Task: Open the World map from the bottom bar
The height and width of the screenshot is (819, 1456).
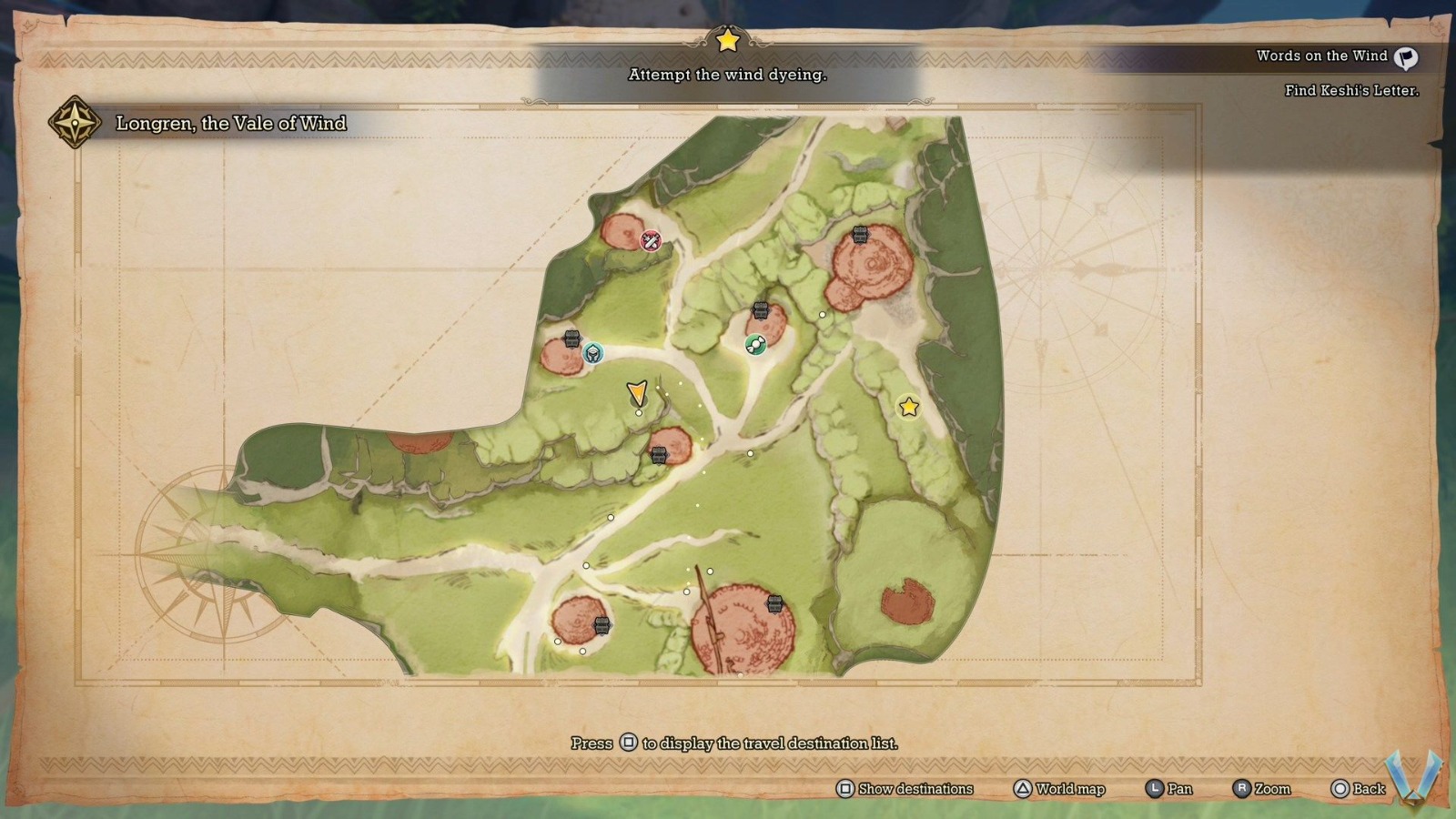Action: click(1069, 789)
